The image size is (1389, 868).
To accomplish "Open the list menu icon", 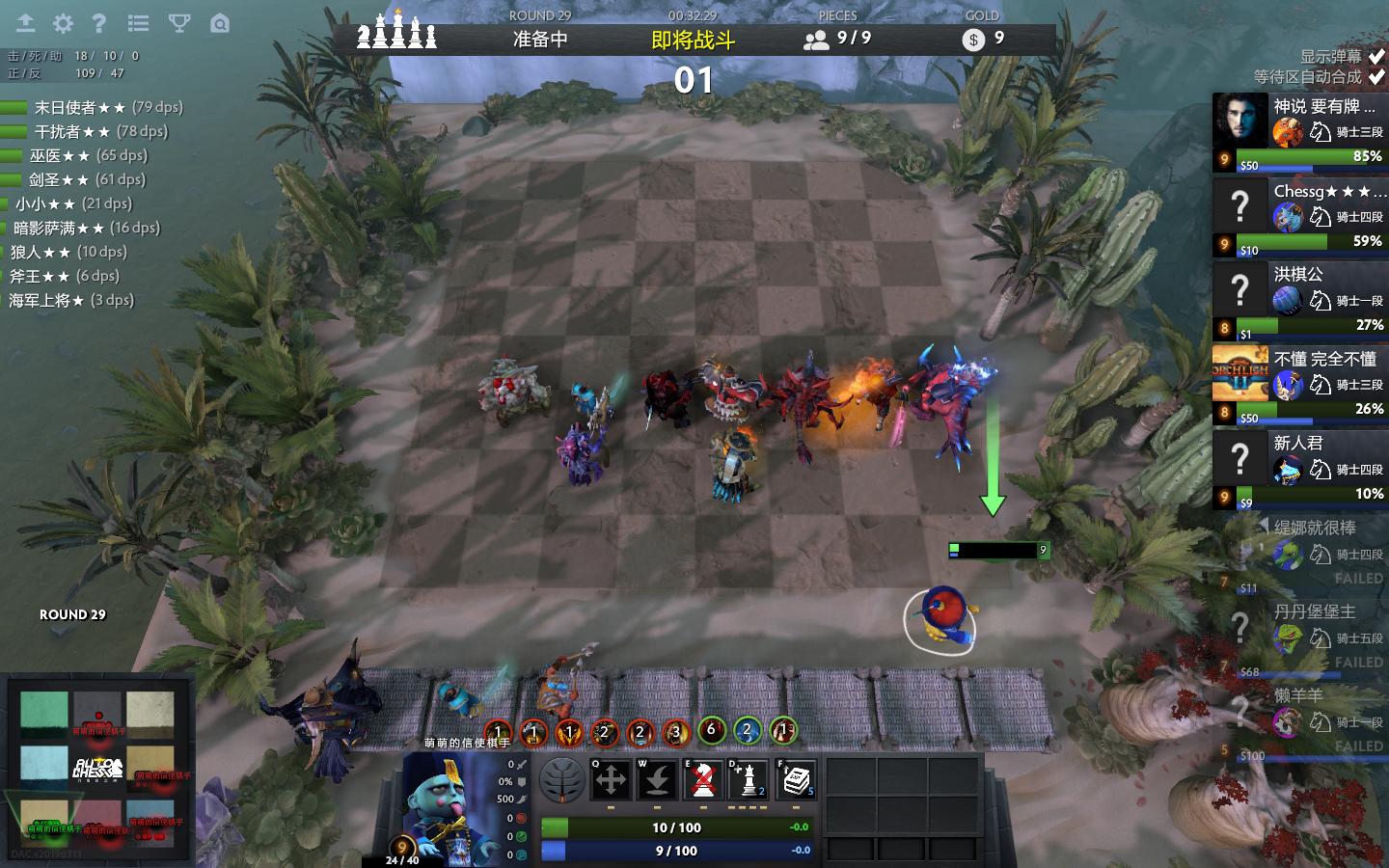I will [x=139, y=23].
